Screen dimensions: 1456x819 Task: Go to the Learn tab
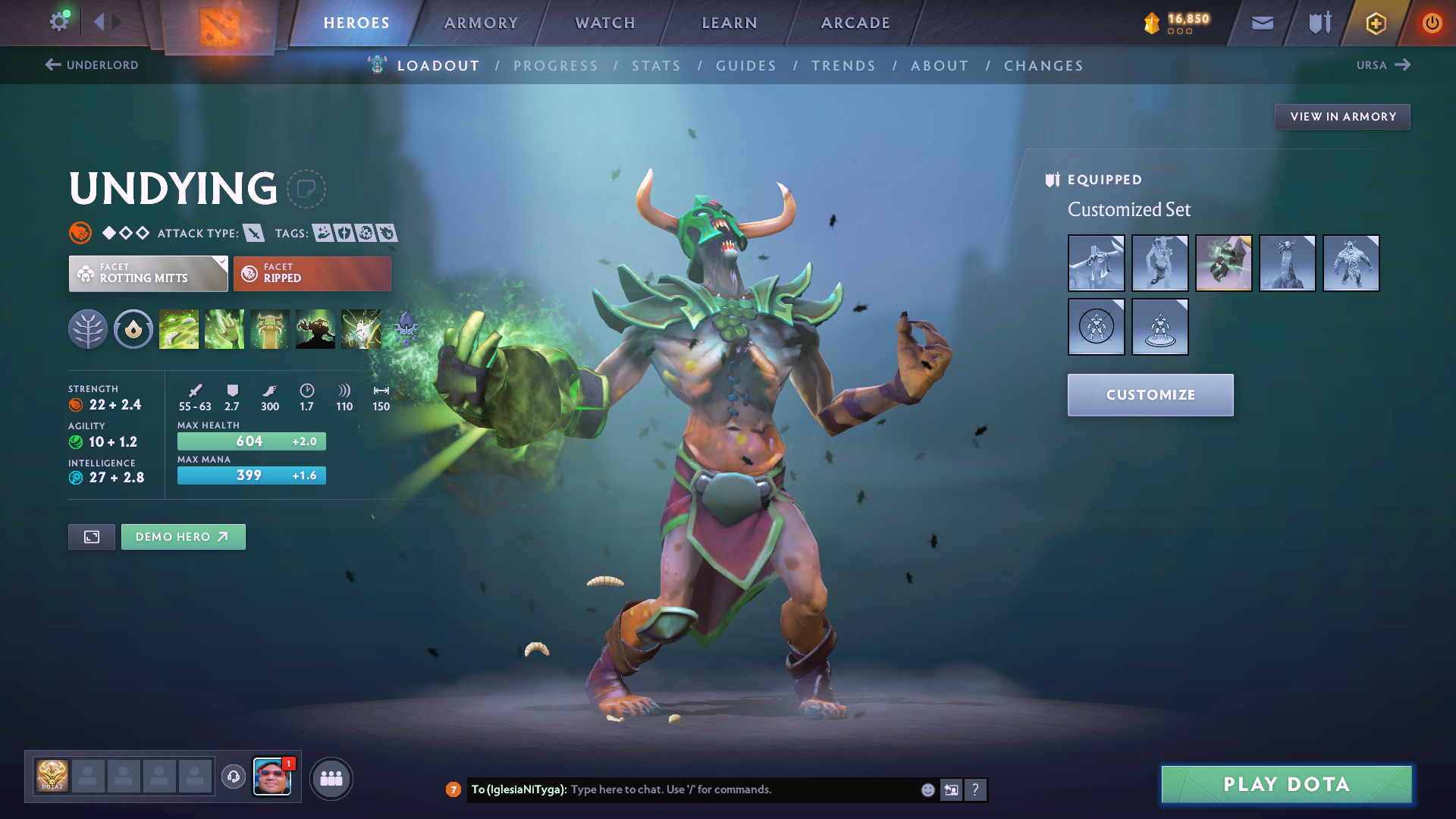click(x=730, y=23)
